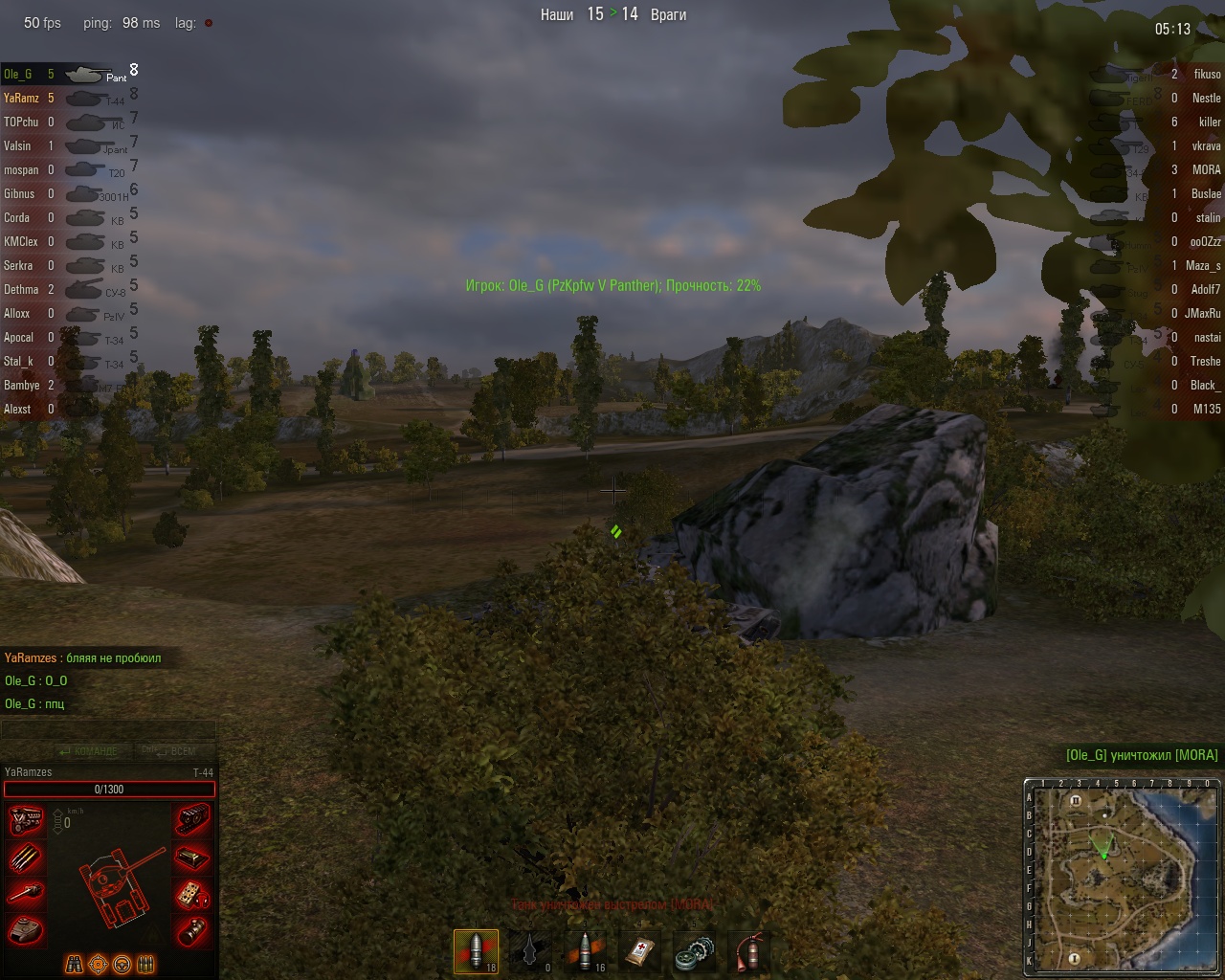Click the steering wheel driver icon
1225x980 pixels.
click(x=122, y=964)
